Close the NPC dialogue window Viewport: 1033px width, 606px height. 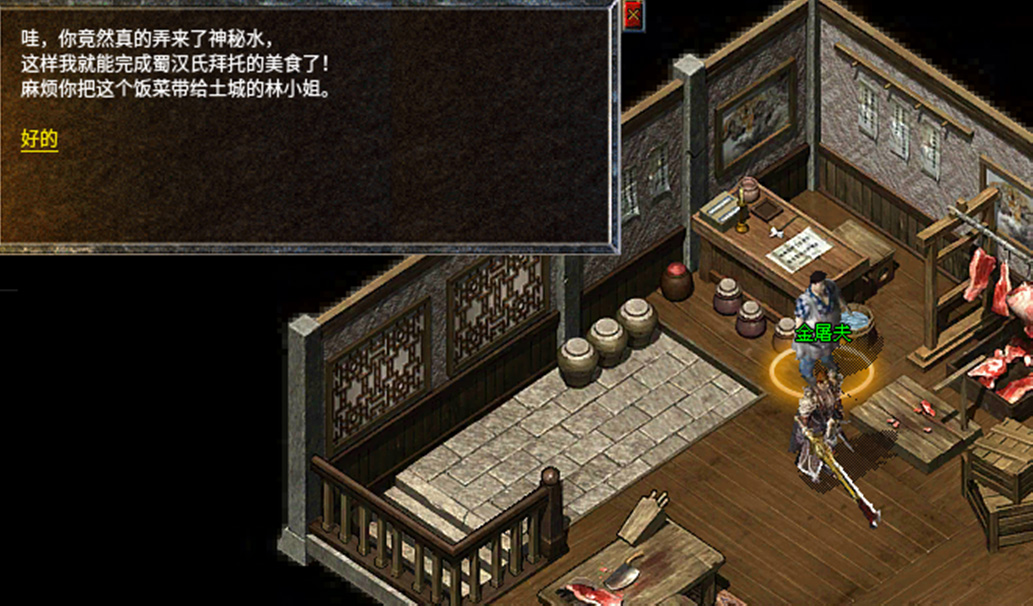633,14
